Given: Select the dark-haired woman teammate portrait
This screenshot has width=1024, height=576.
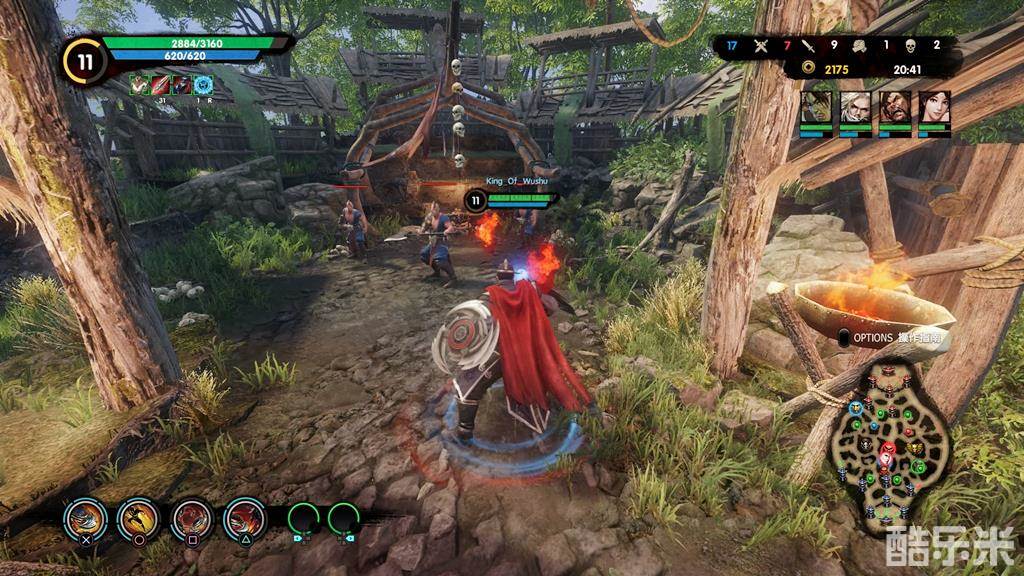Looking at the screenshot, I should [x=934, y=107].
